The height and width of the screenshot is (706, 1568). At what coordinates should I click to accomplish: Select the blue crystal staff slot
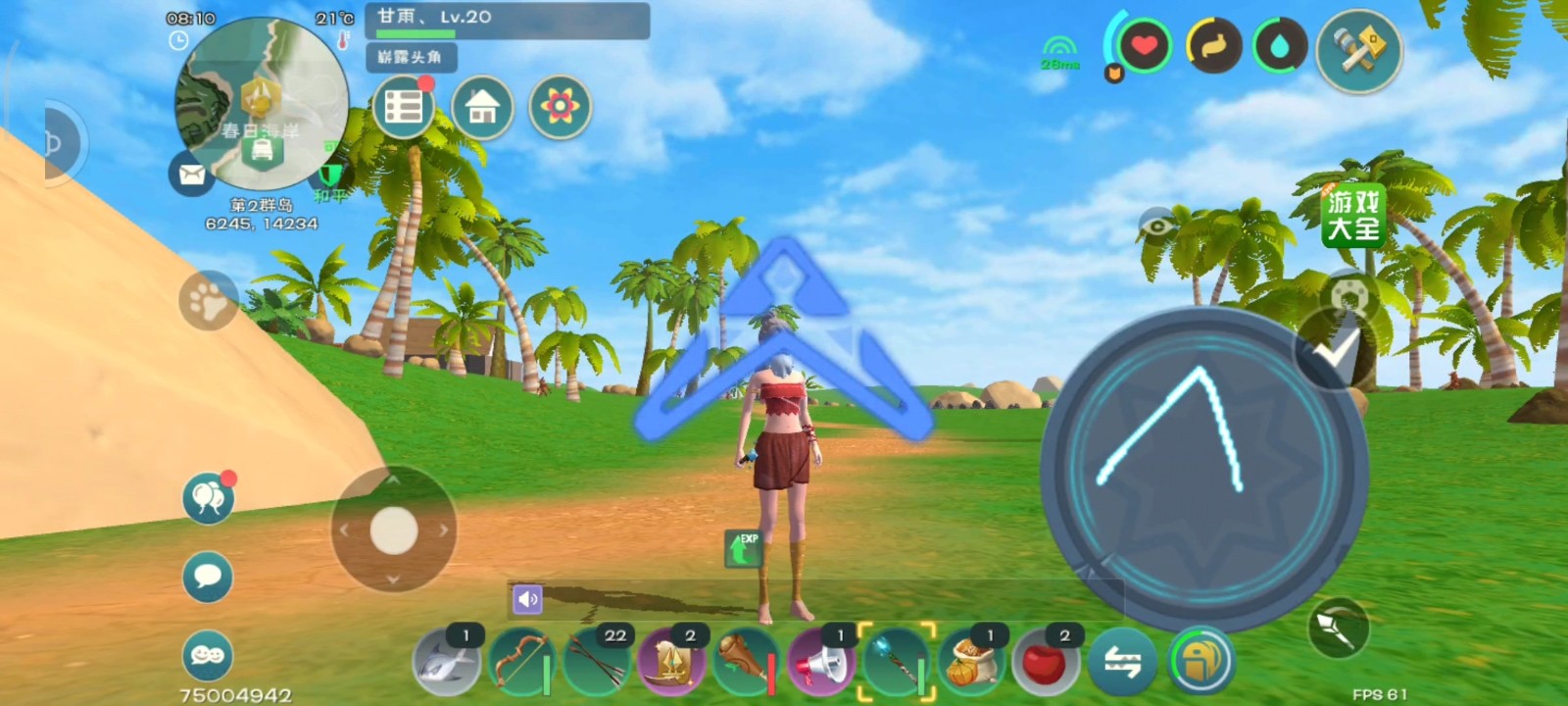tap(896, 664)
